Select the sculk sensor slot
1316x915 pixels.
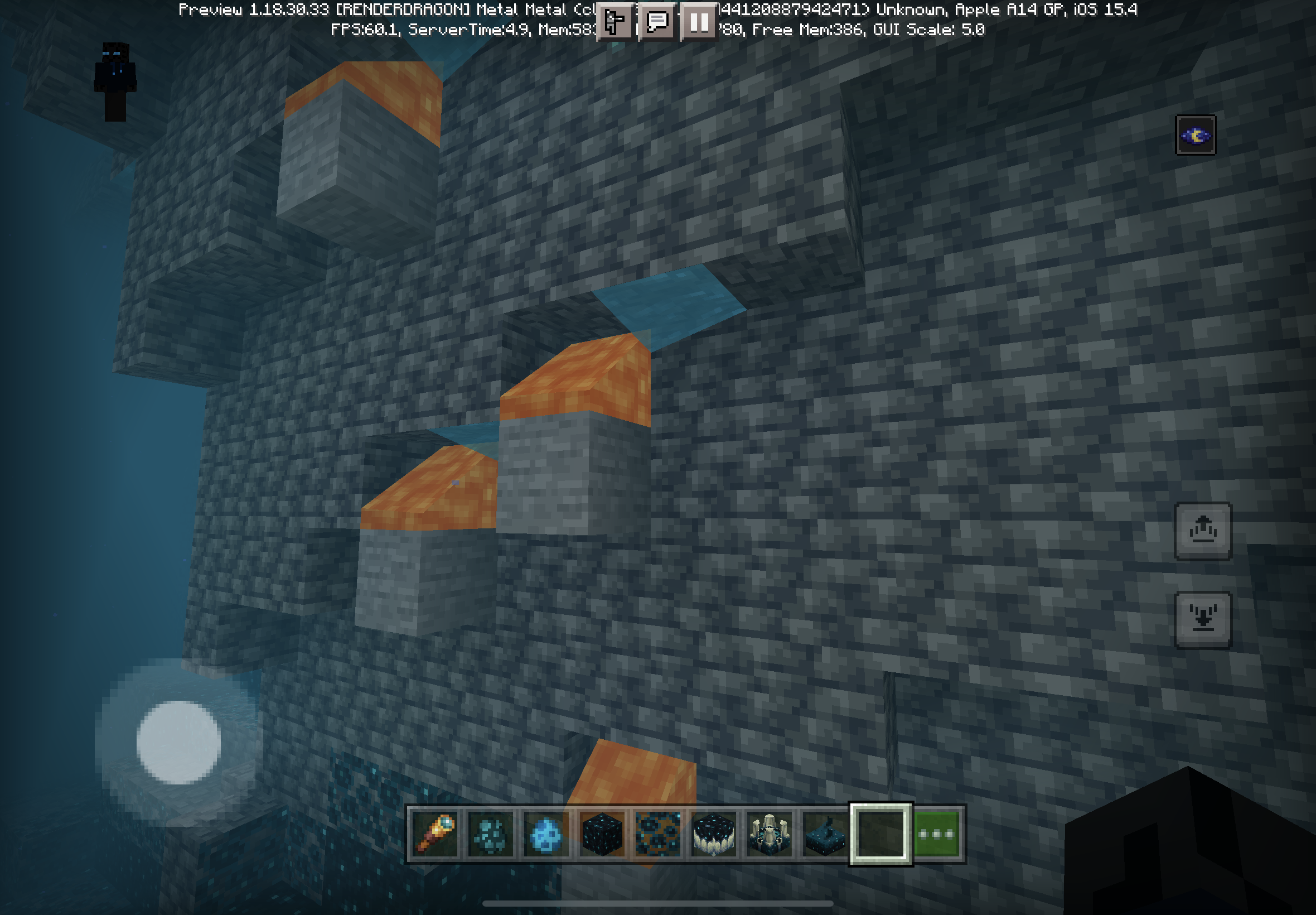pos(825,834)
